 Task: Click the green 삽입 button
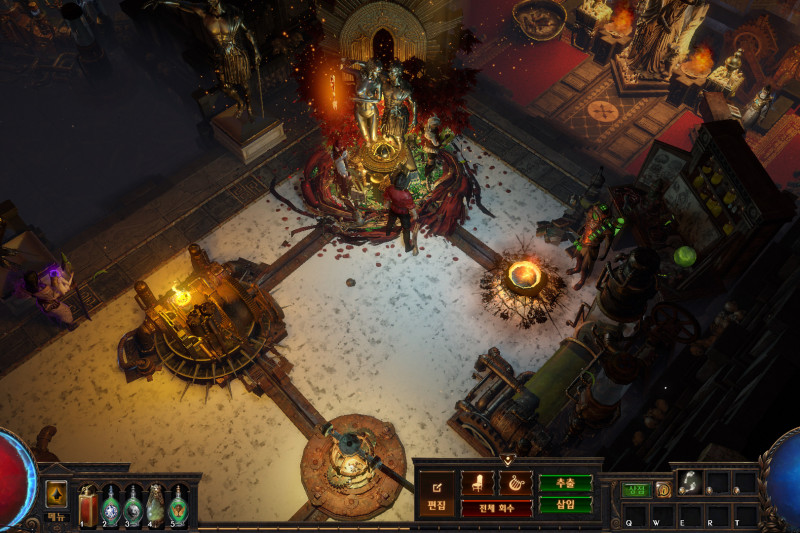click(566, 505)
